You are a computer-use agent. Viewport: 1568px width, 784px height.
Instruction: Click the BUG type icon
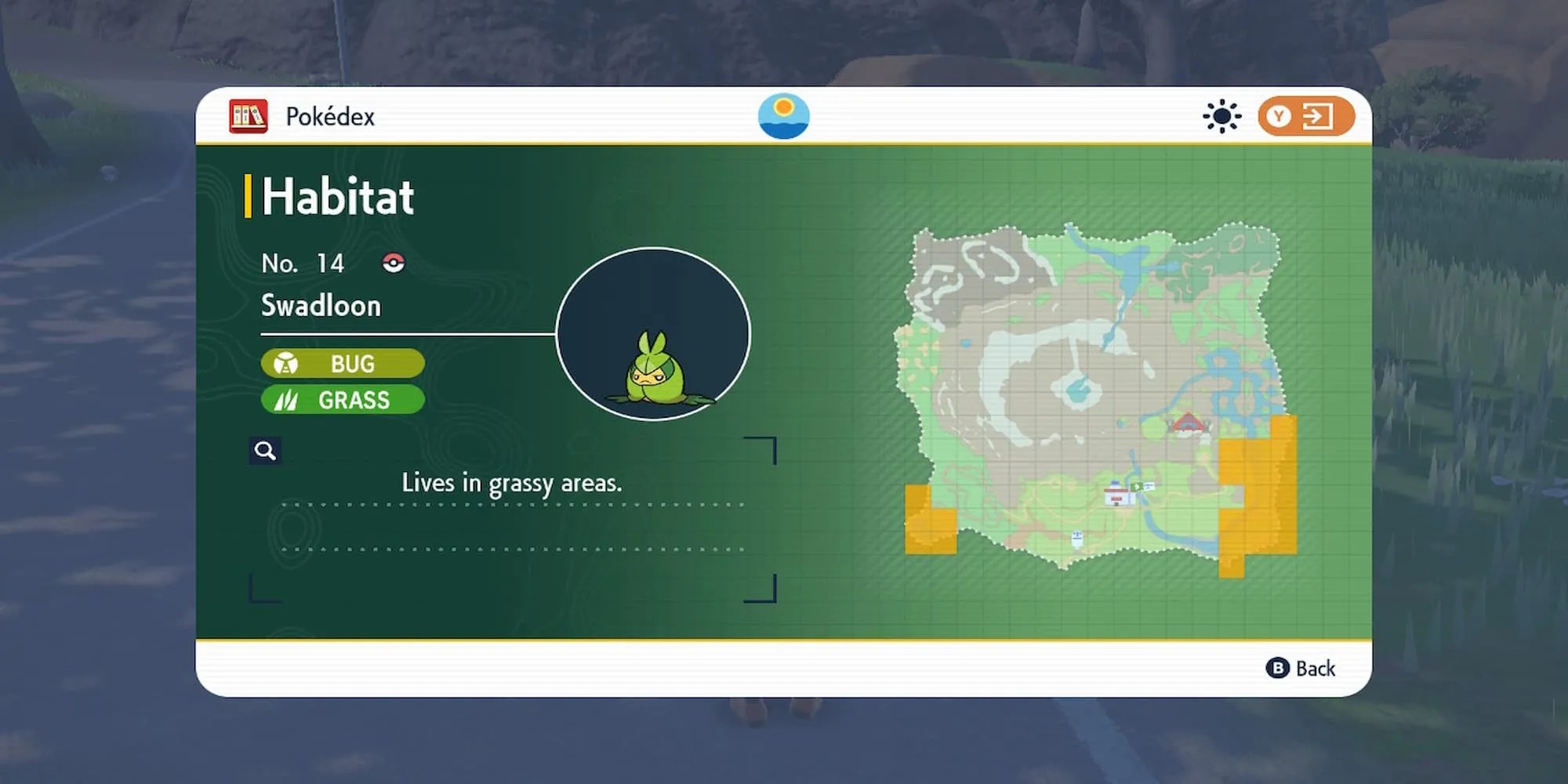[287, 364]
